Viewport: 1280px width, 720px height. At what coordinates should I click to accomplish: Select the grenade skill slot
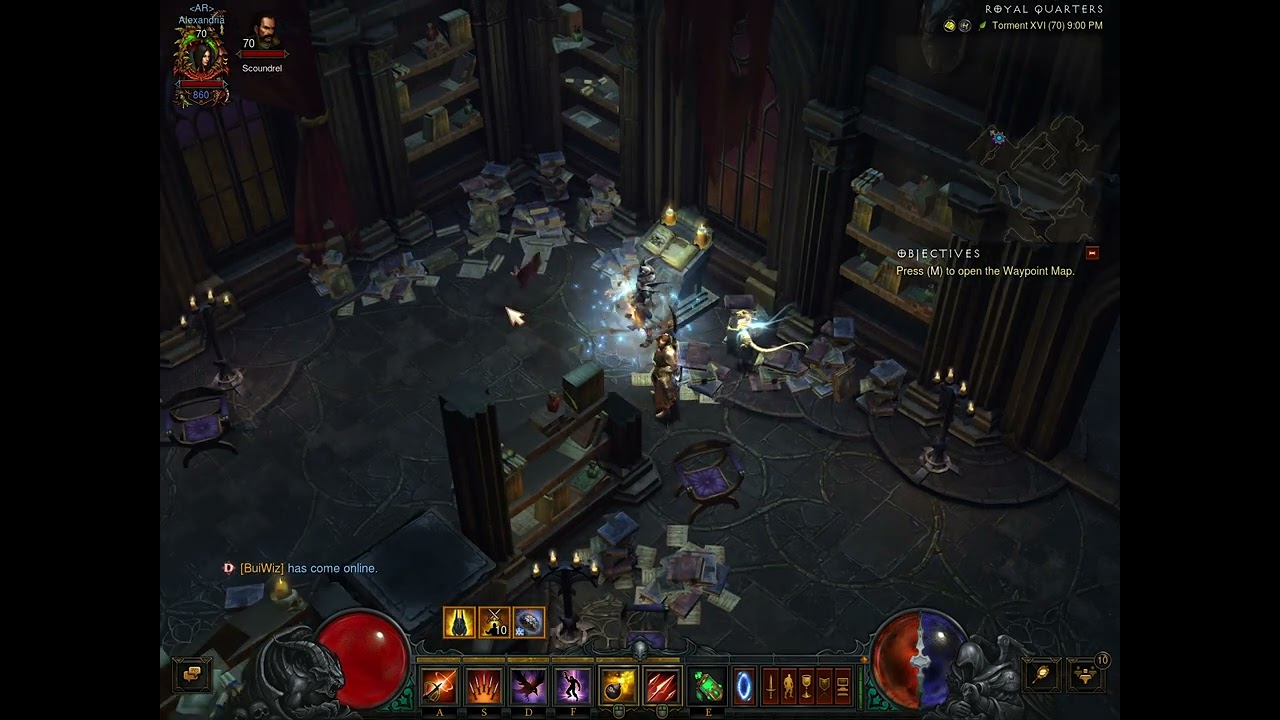point(618,686)
